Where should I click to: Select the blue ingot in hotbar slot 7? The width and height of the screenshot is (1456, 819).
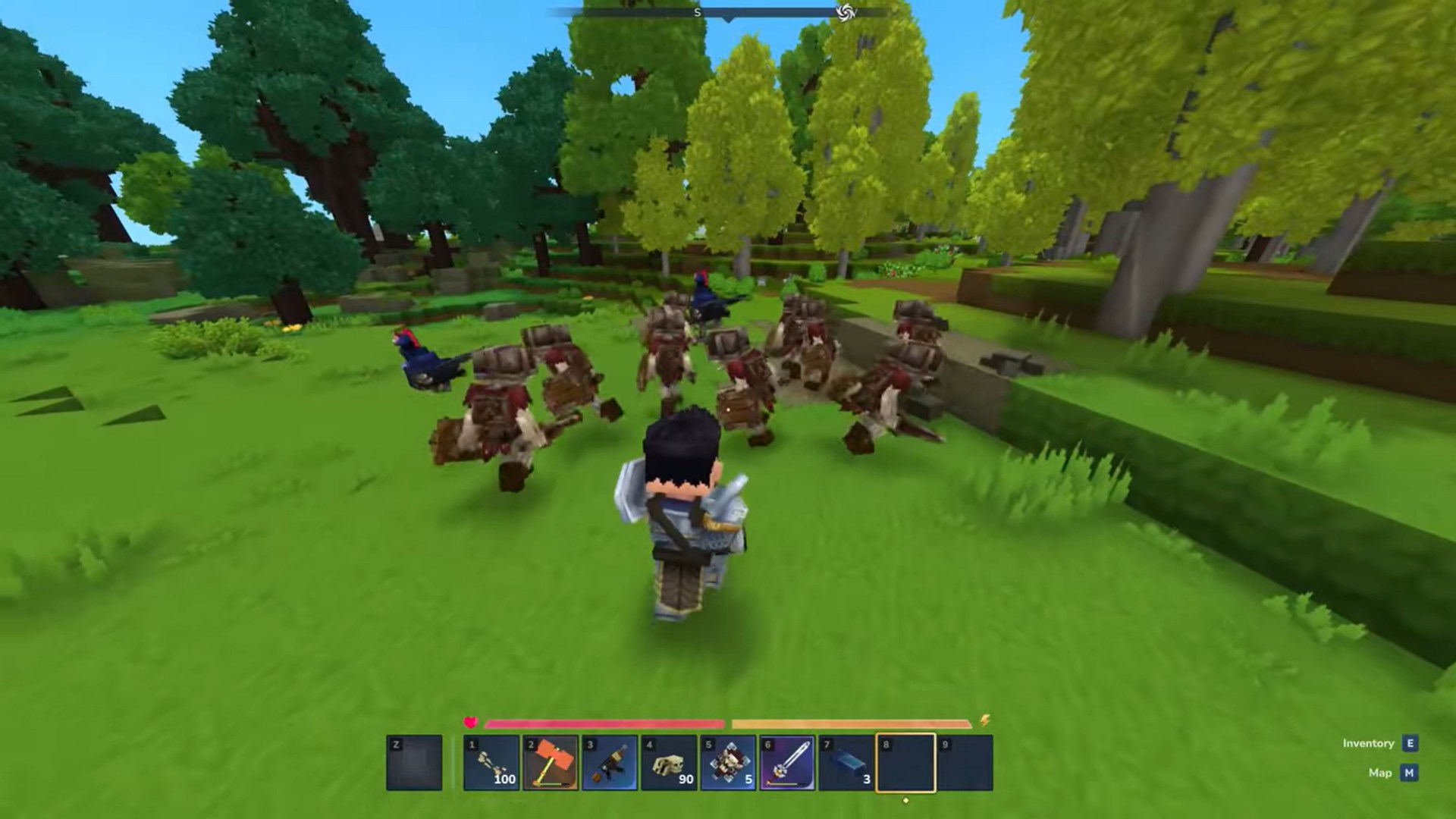pos(847,762)
